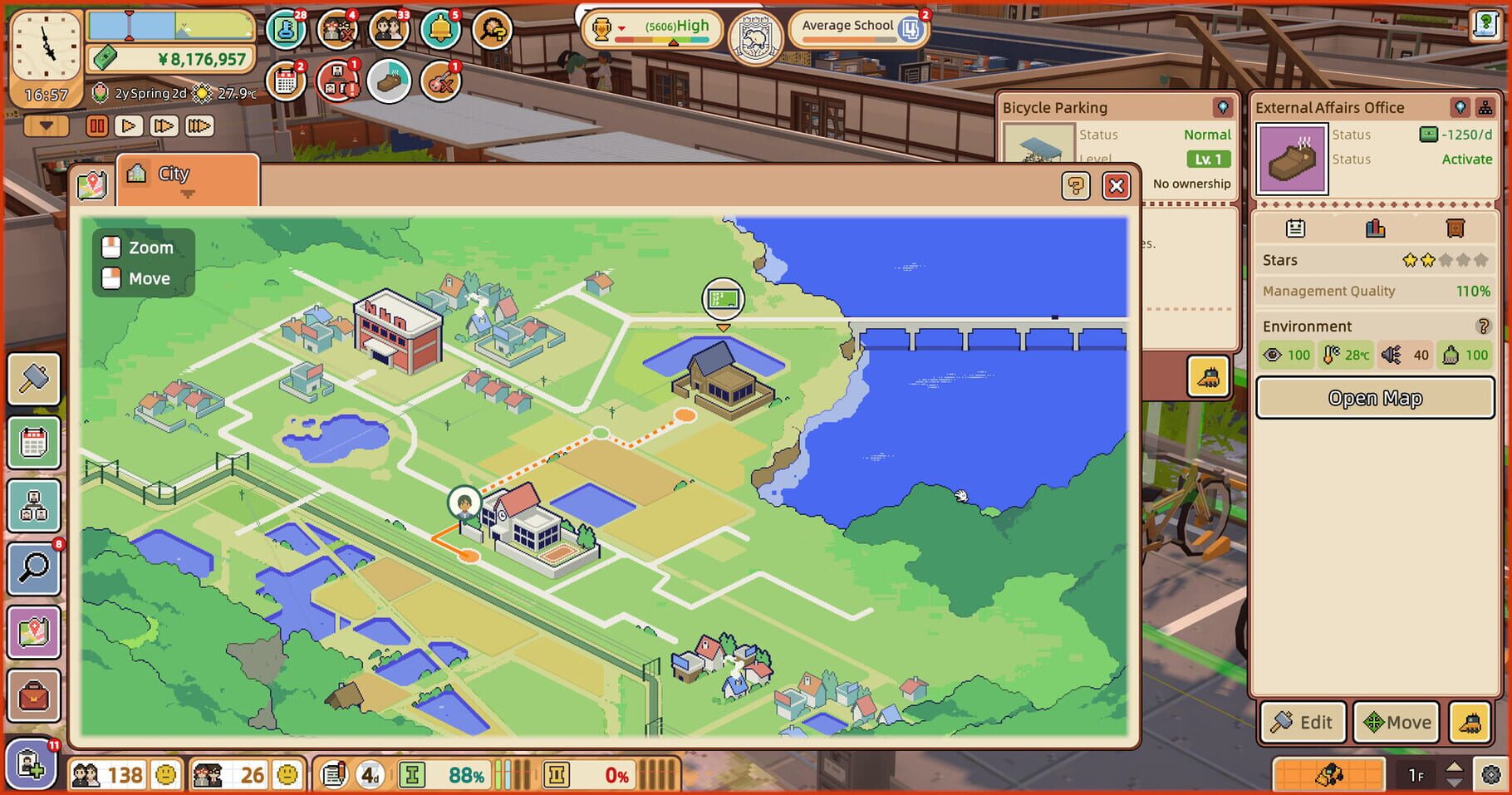Select the guitar club icon with 1 alert
This screenshot has height=795, width=1512.
(439, 81)
